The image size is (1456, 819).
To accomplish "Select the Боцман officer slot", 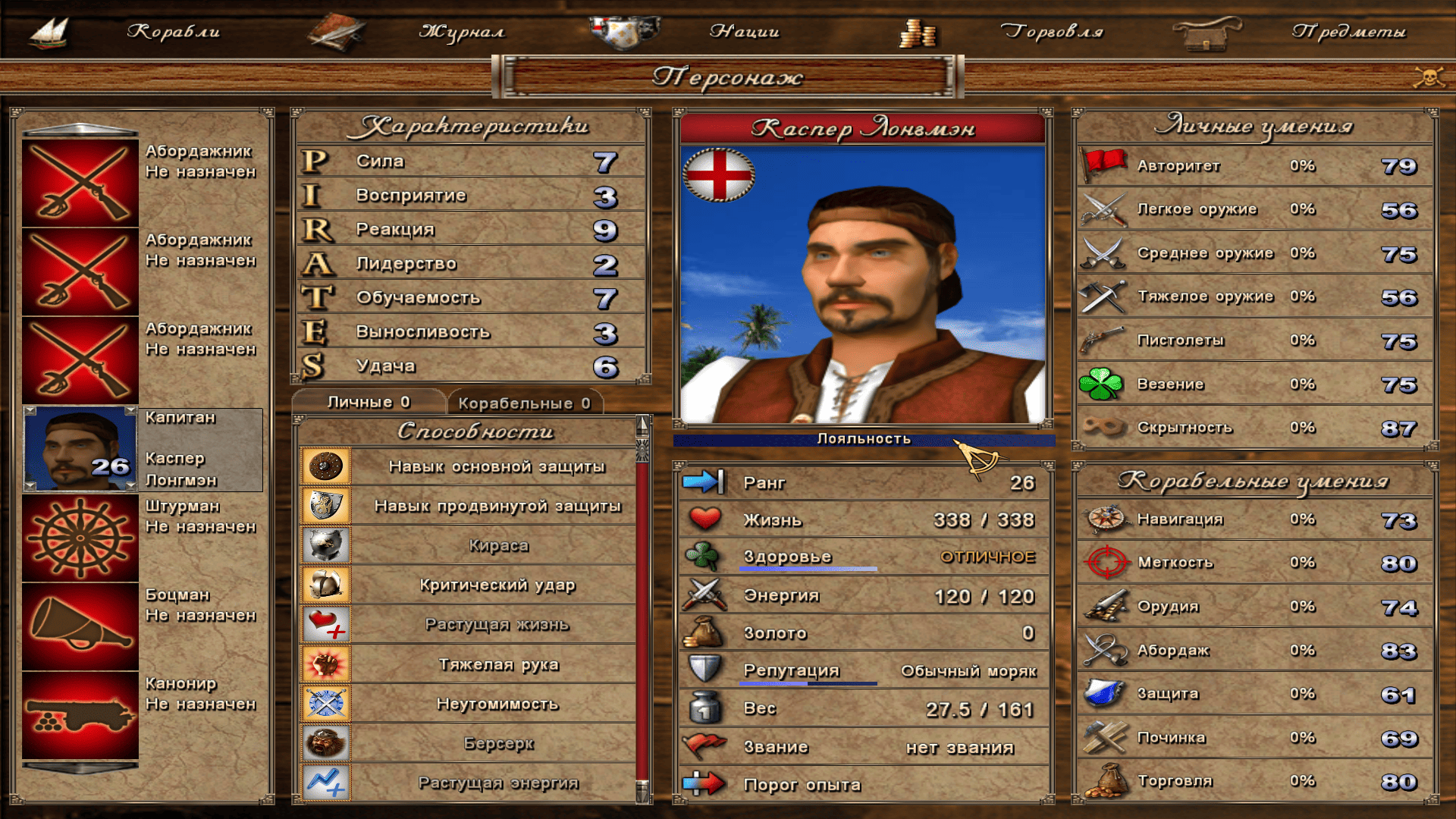I will click(x=80, y=626).
